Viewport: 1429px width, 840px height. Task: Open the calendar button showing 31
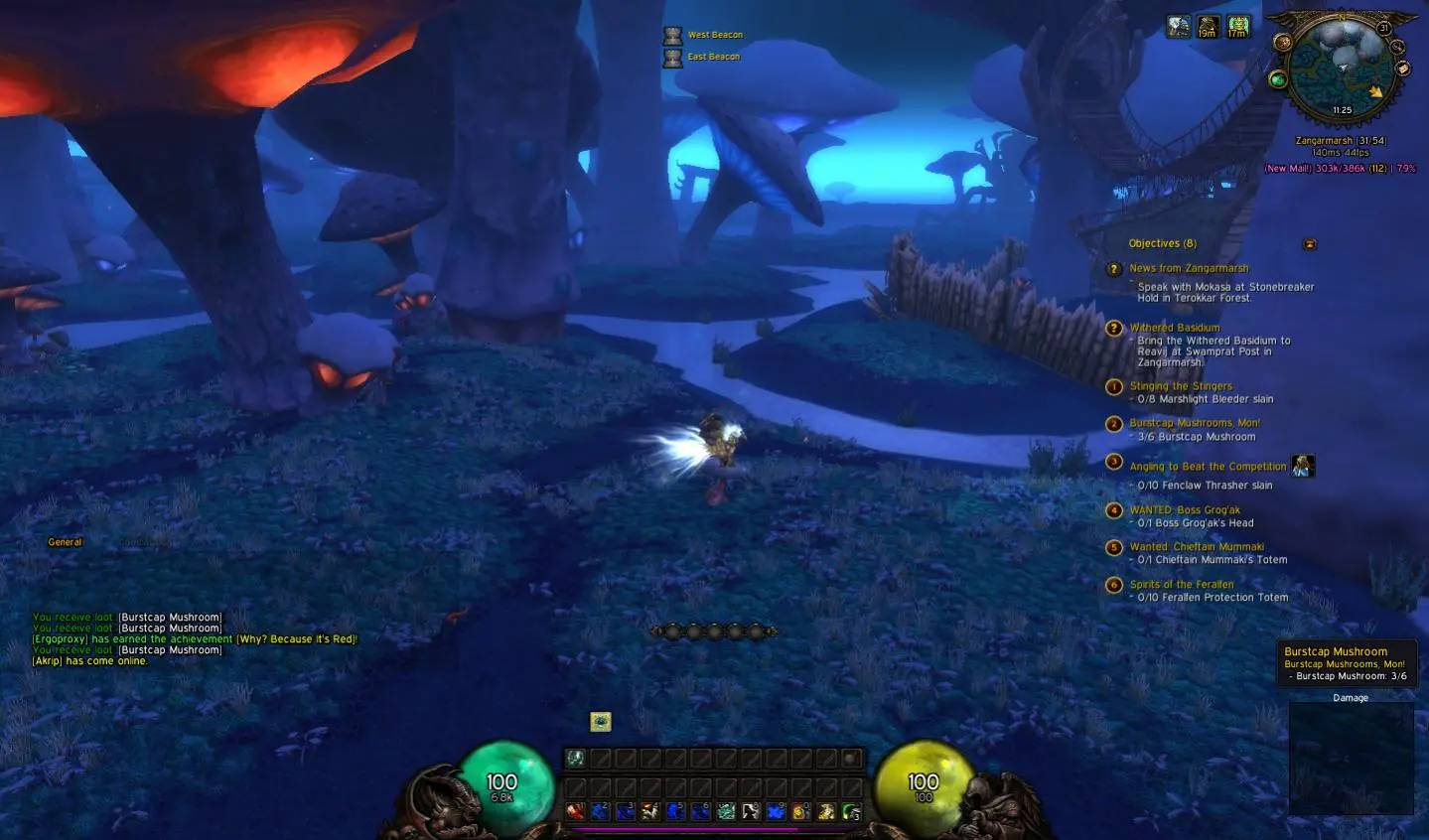point(1384,29)
